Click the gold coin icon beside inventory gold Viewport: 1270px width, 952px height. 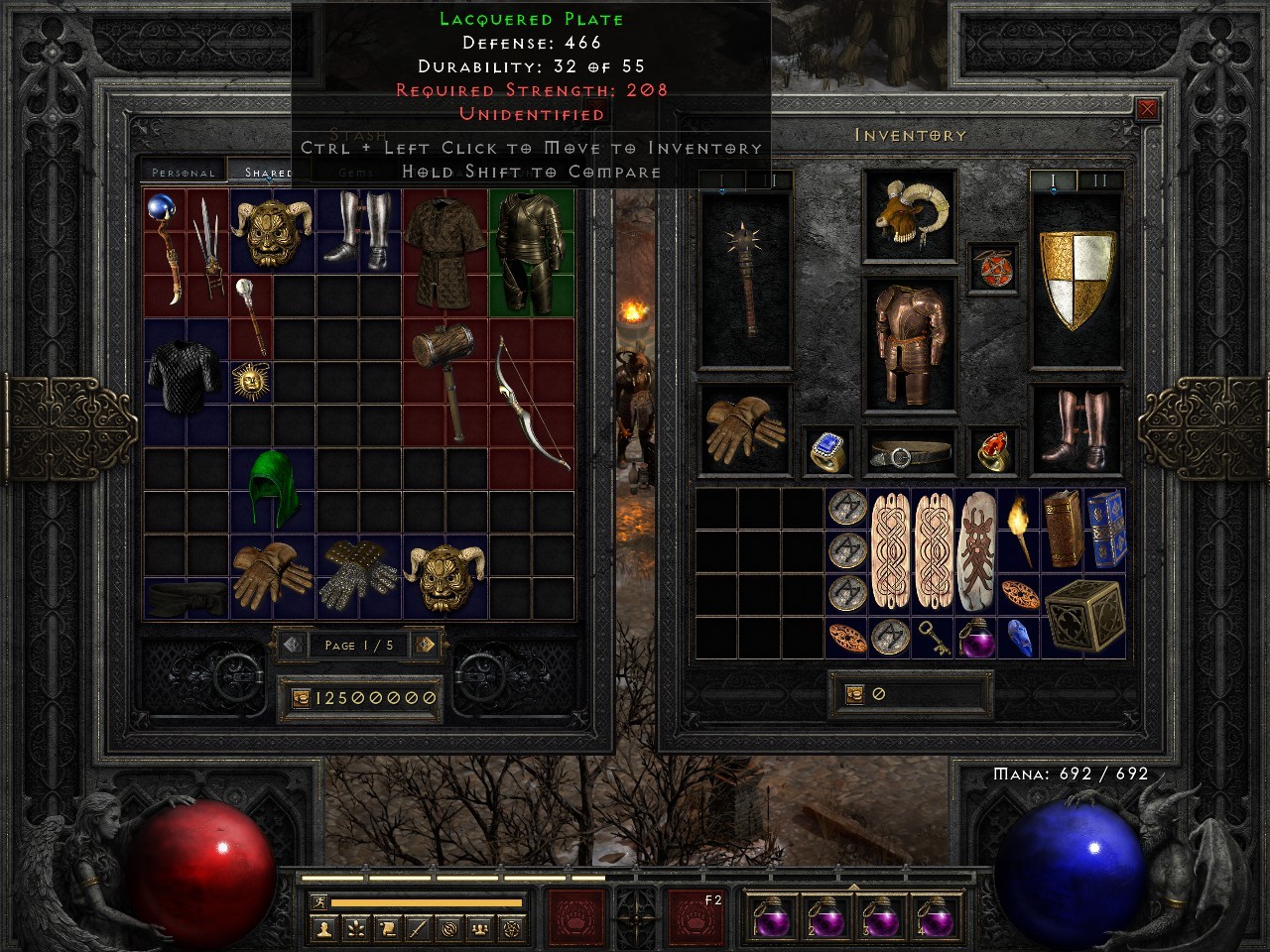click(x=854, y=693)
